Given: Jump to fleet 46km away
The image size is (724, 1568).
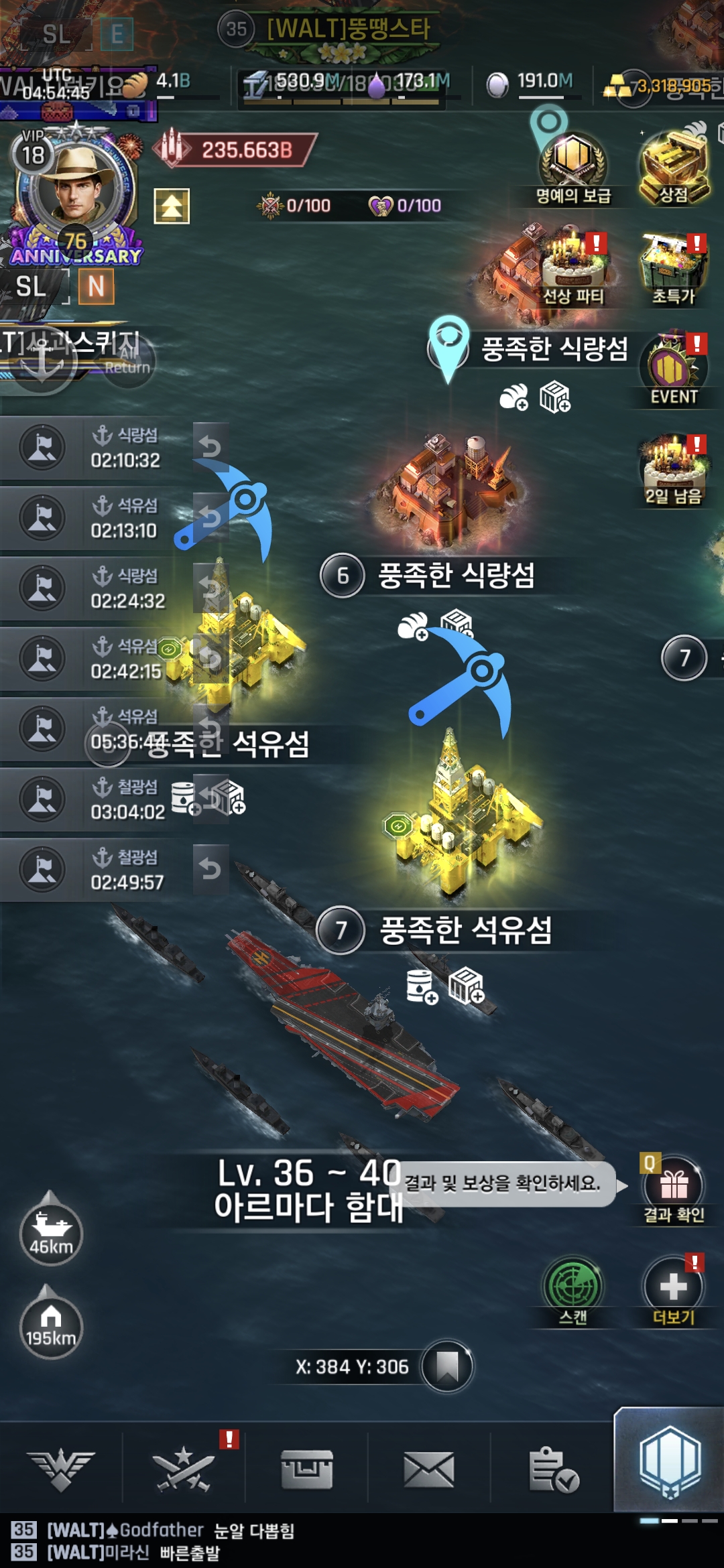Looking at the screenshot, I should click(x=51, y=1233).
